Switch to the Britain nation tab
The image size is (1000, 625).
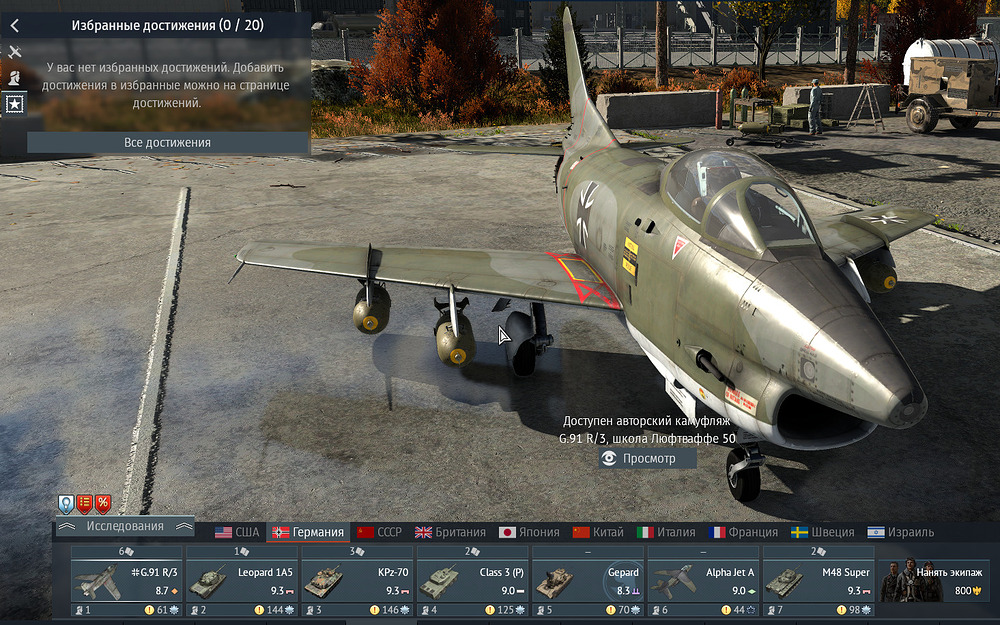click(x=450, y=532)
